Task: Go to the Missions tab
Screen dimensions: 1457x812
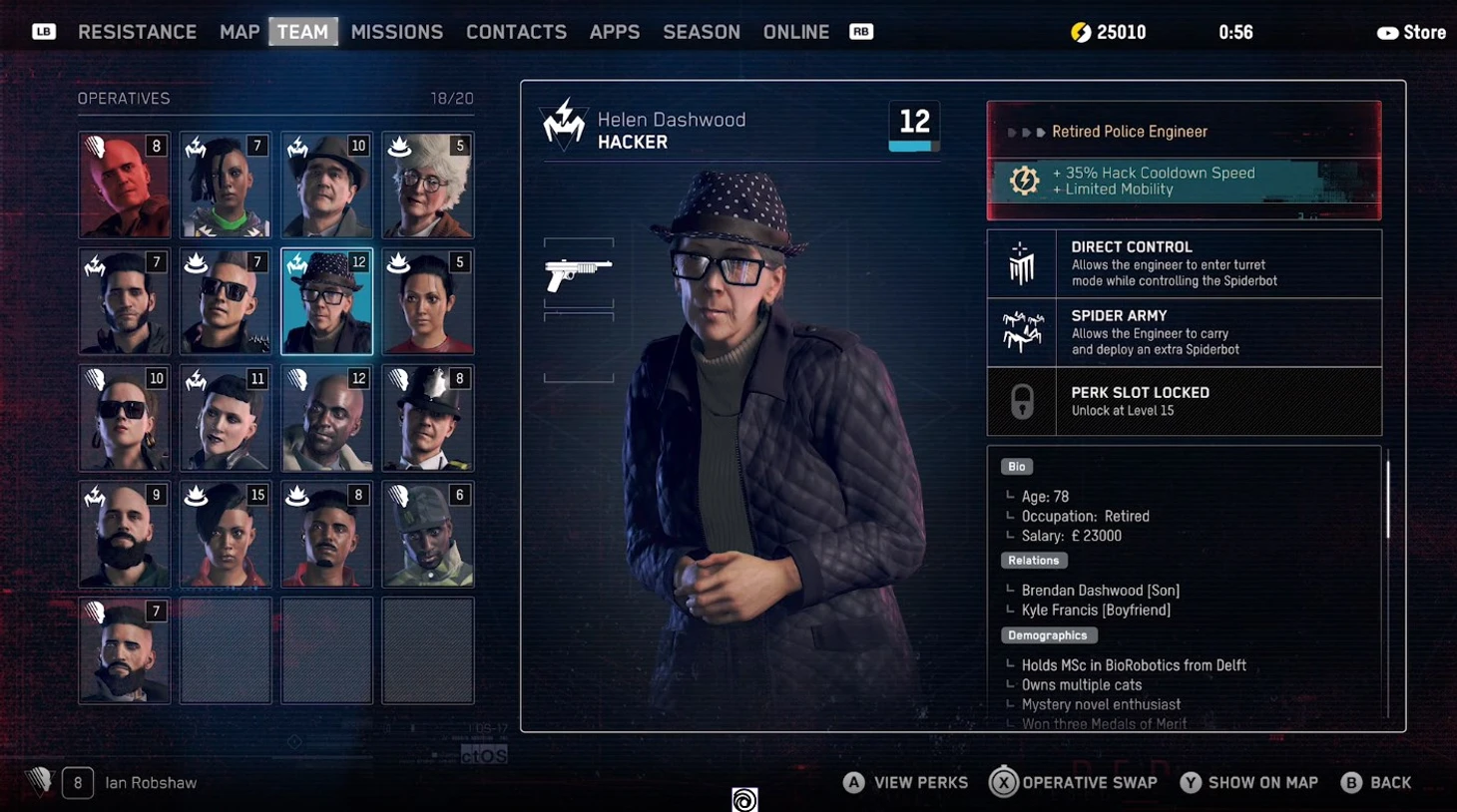Action: coord(396,32)
